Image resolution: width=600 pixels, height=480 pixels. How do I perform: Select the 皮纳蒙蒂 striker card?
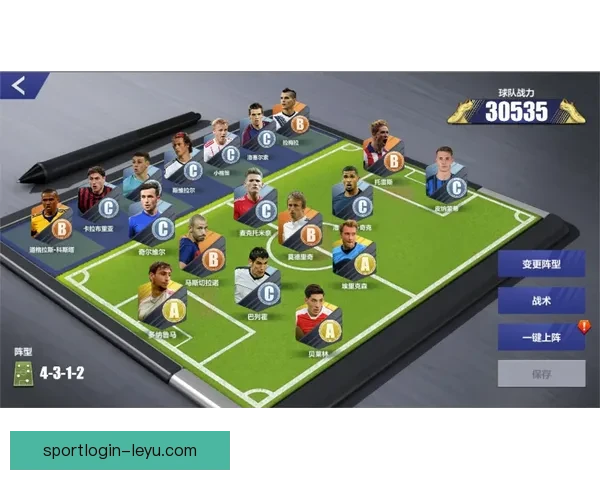(445, 175)
